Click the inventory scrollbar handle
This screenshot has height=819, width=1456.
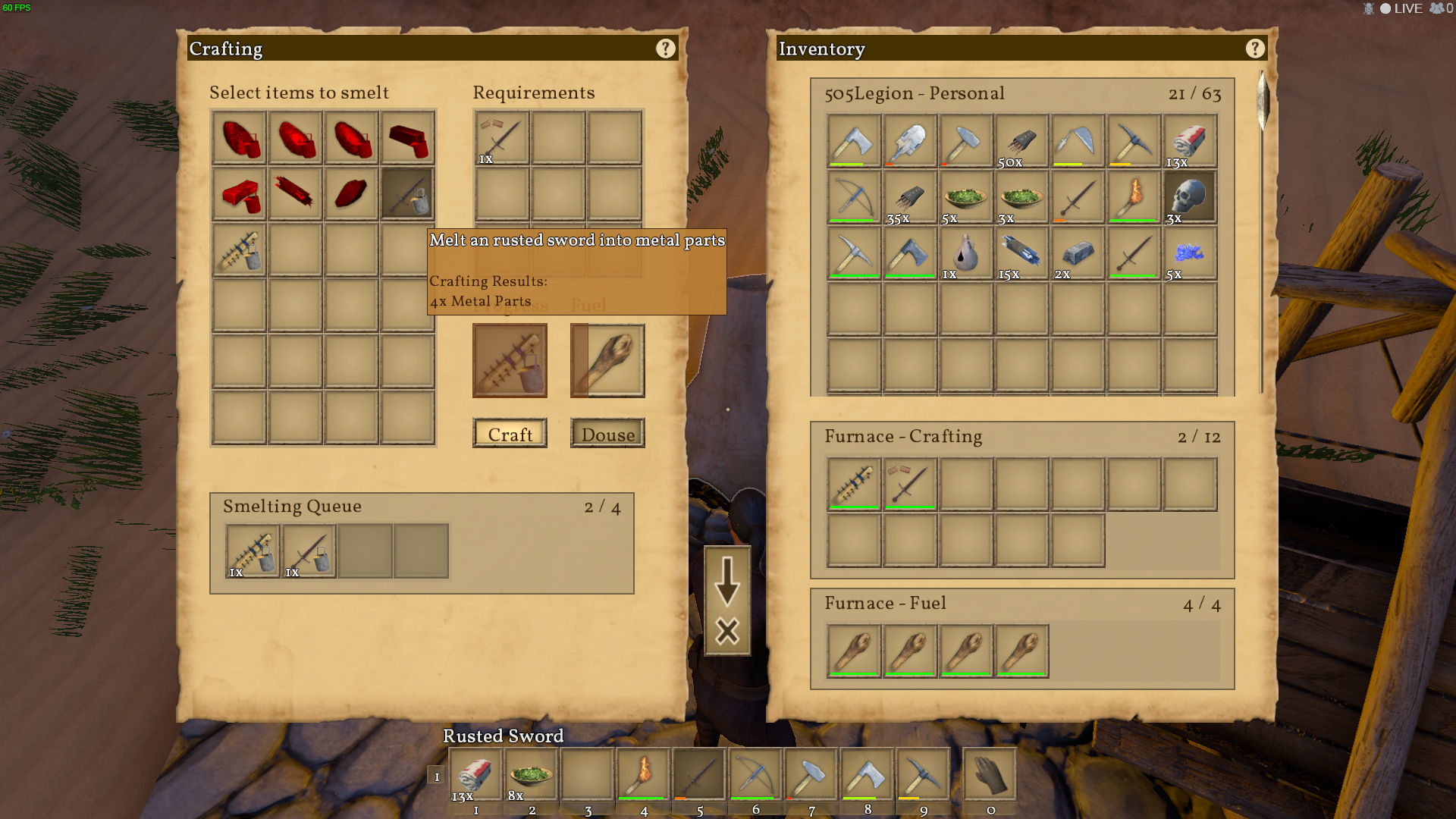tap(1263, 99)
